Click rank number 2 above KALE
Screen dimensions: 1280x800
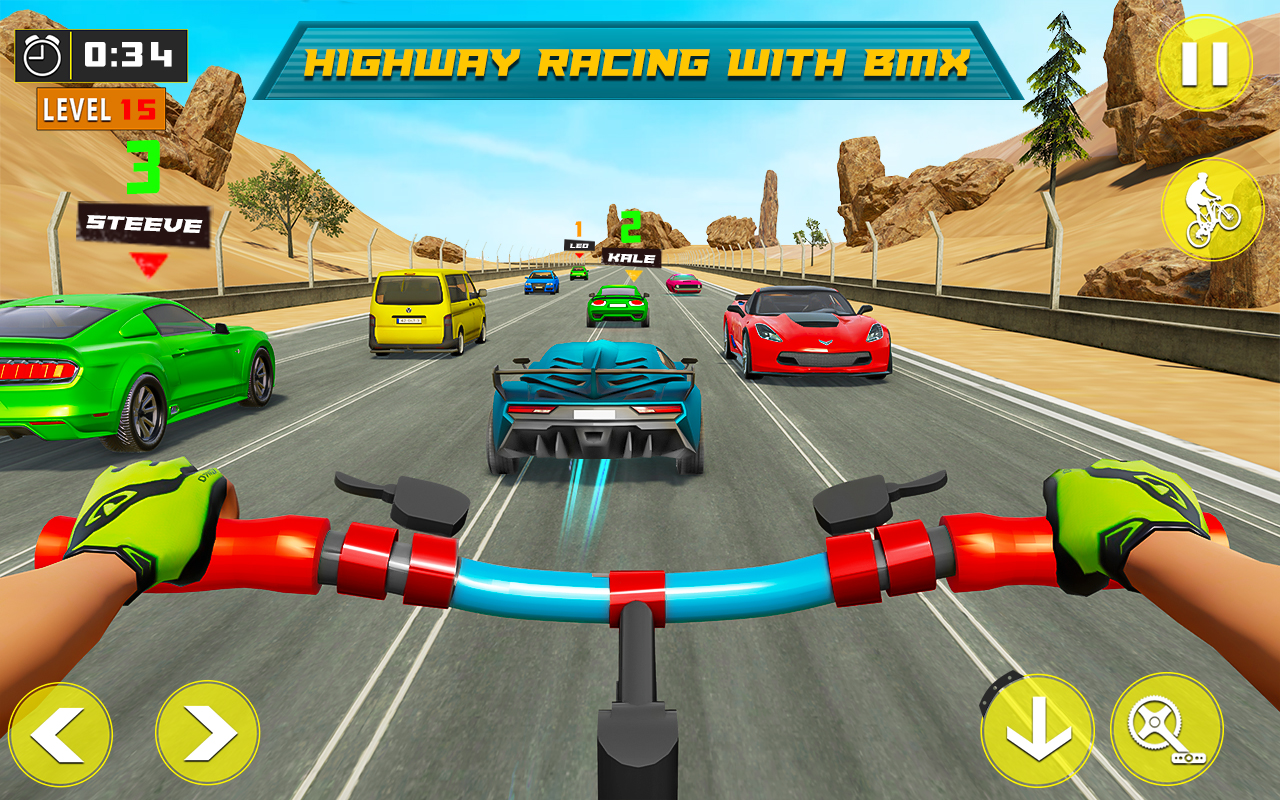629,225
